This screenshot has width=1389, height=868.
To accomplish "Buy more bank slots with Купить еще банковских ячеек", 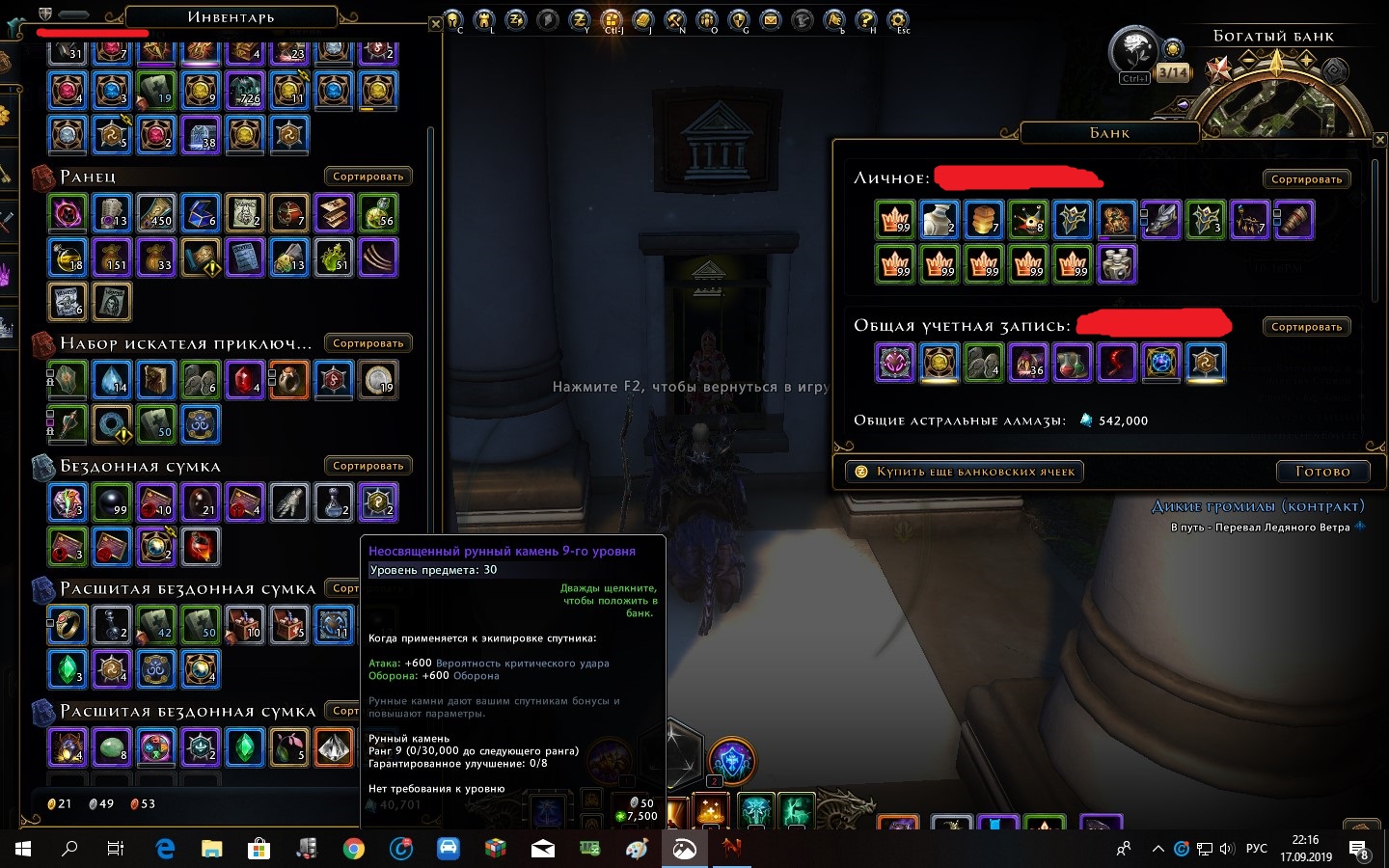I will pyautogui.click(x=965, y=472).
